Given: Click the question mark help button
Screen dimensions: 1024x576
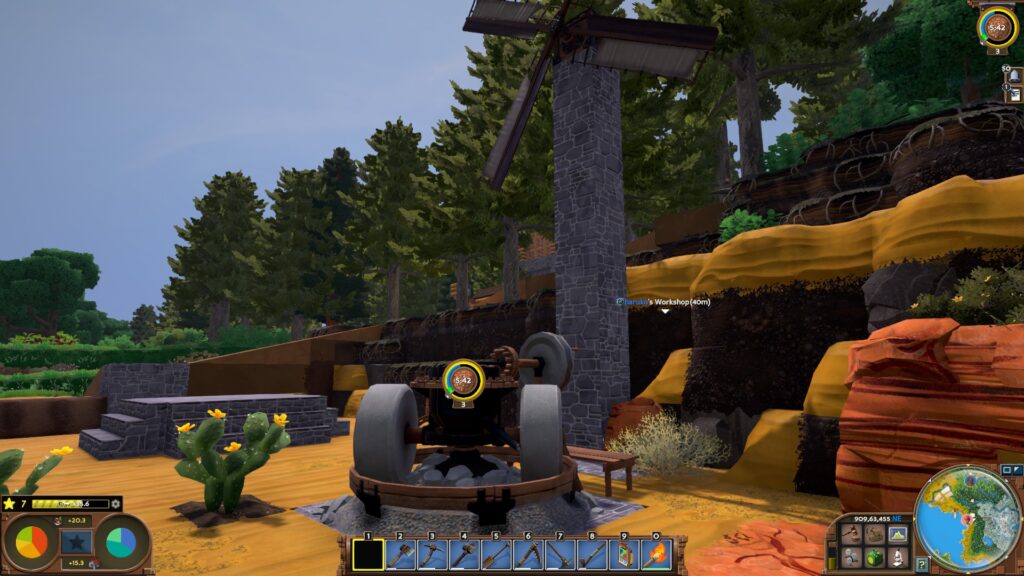Looking at the screenshot, I should pos(921,565).
